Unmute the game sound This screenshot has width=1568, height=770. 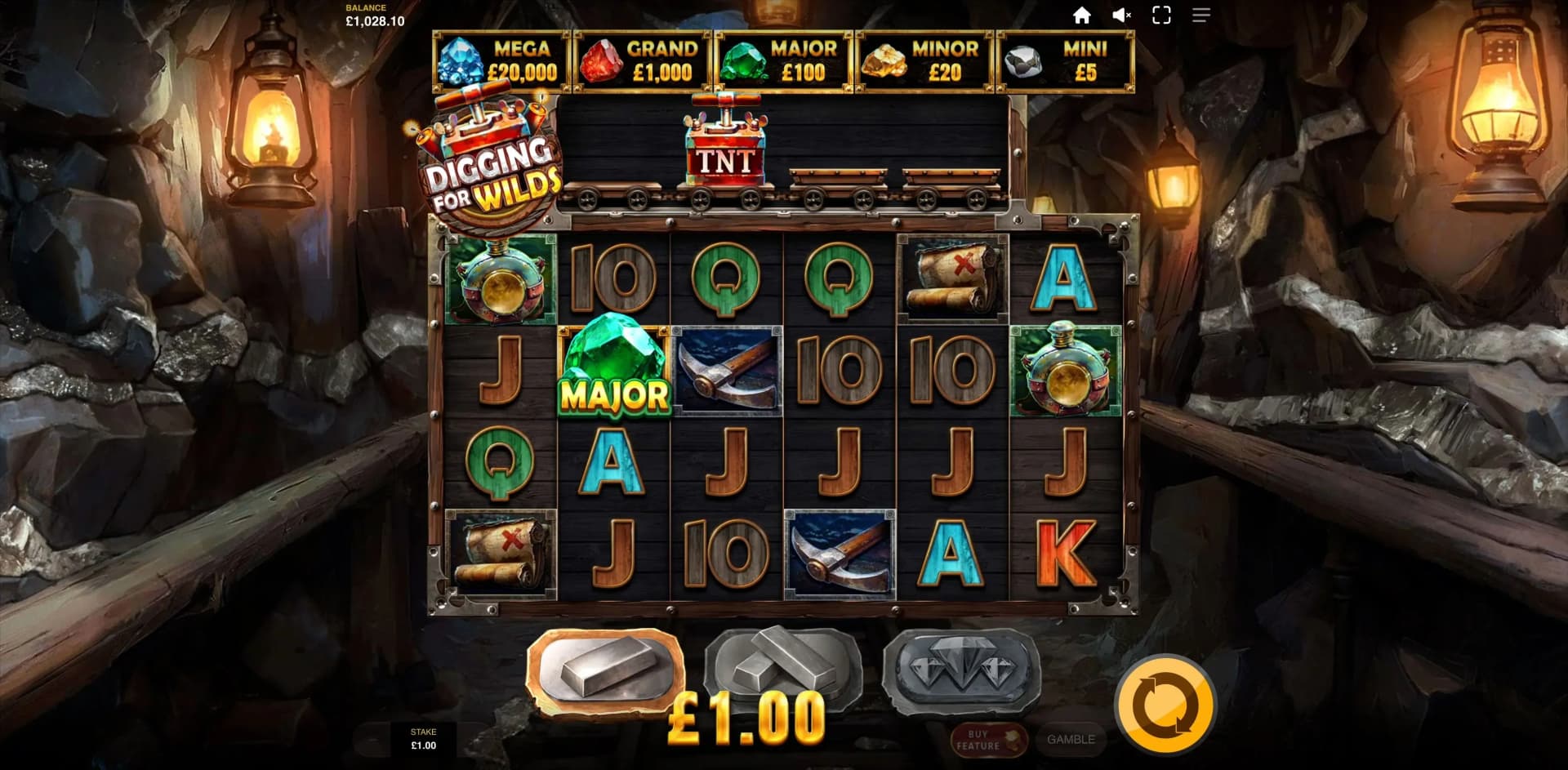(1121, 15)
